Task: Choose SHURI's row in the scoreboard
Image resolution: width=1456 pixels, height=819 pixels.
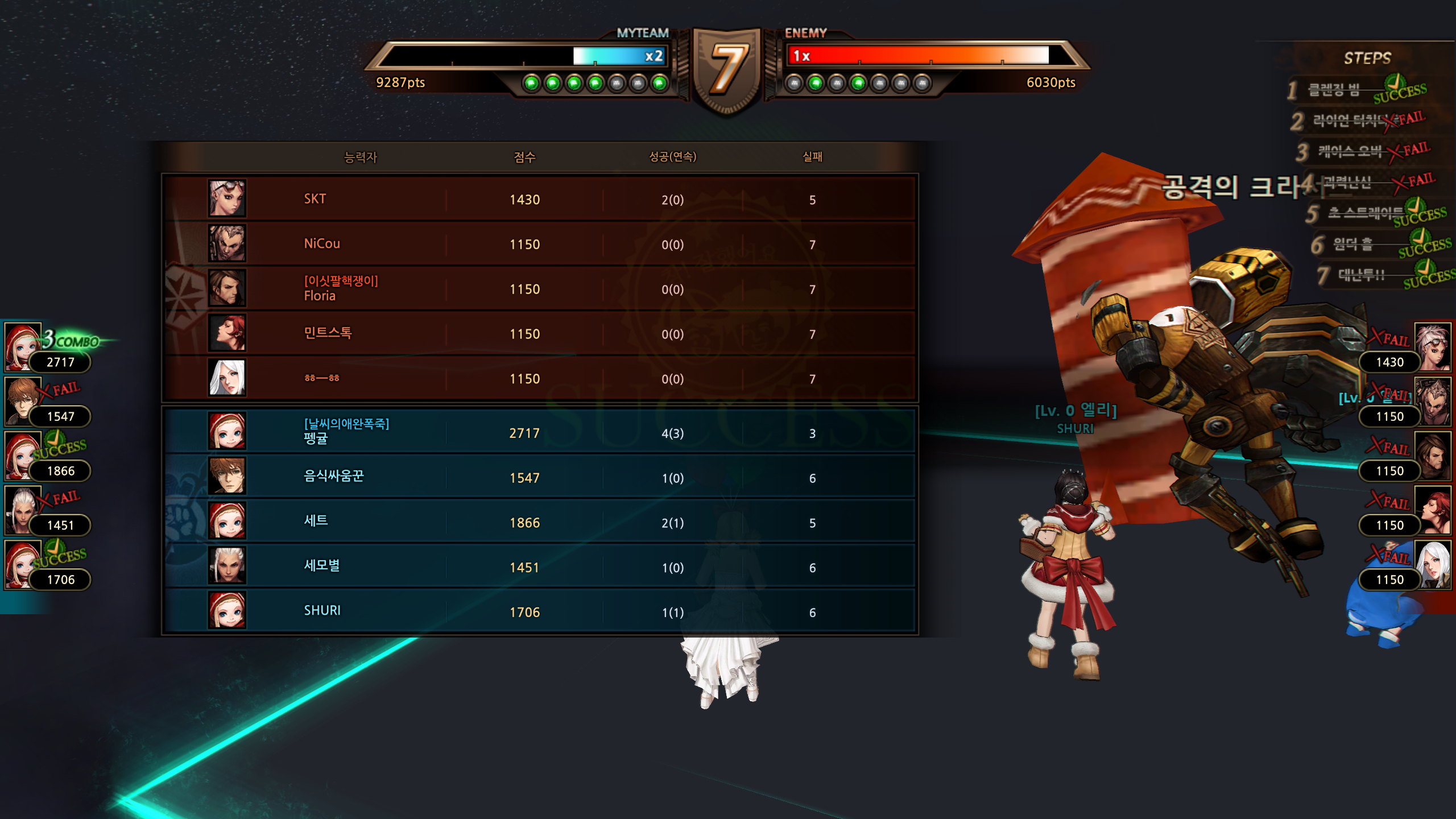Action: tap(539, 611)
